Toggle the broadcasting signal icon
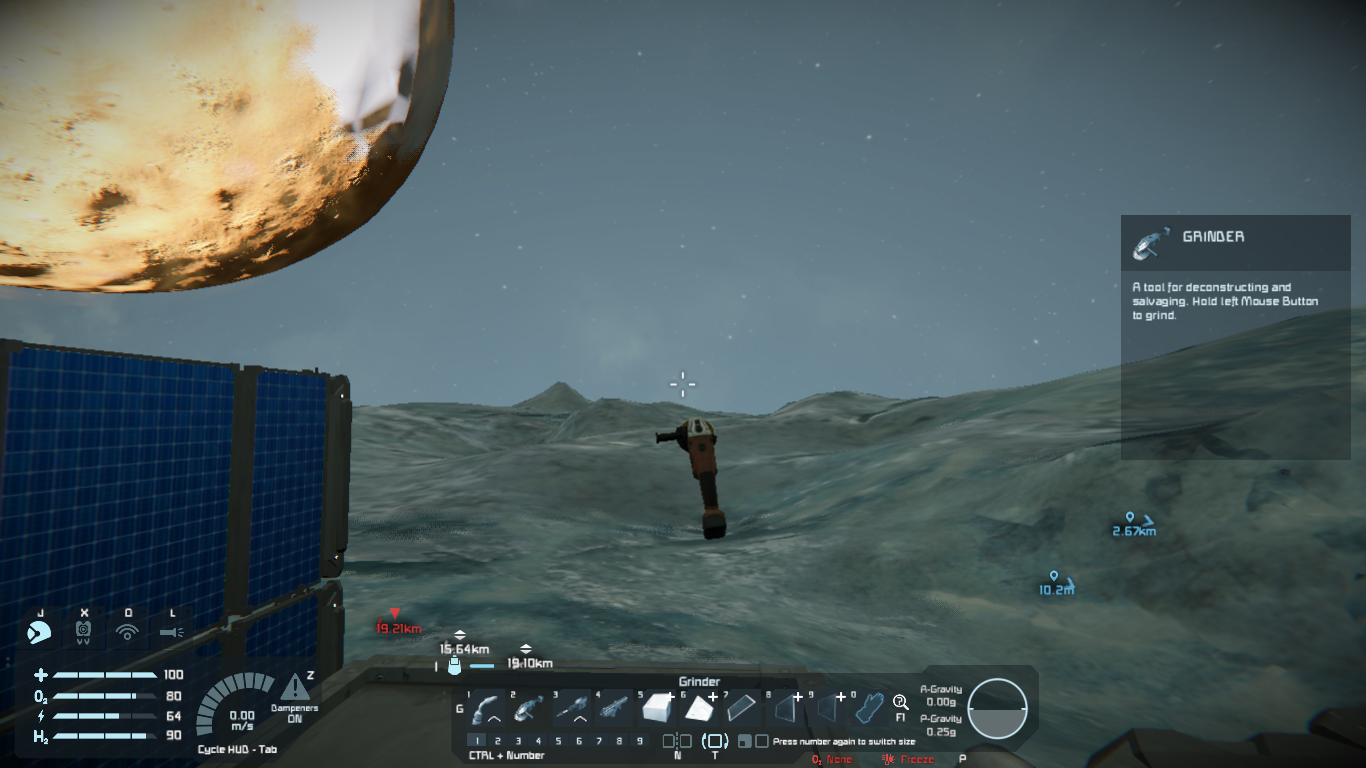1366x768 pixels. click(127, 632)
